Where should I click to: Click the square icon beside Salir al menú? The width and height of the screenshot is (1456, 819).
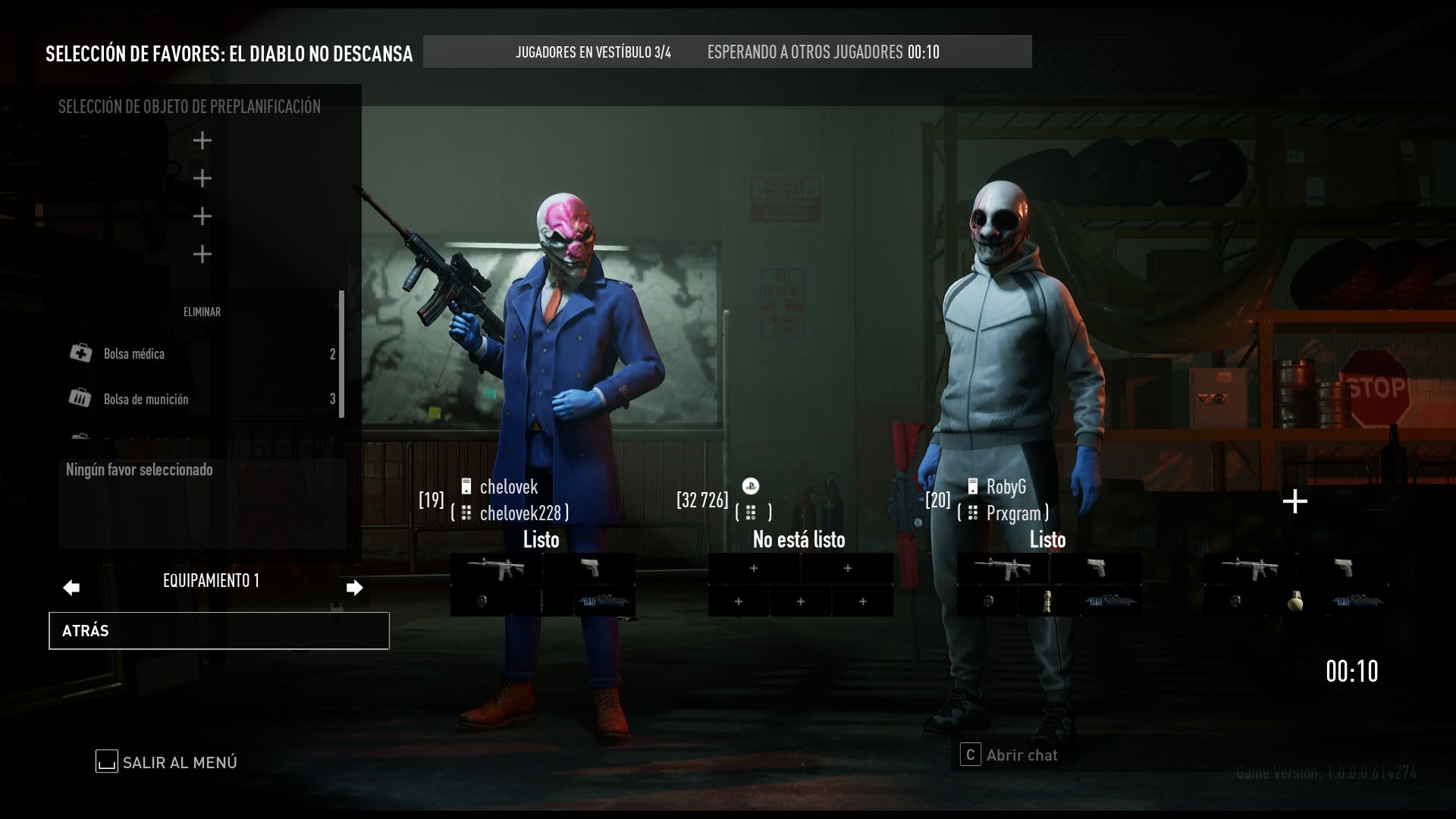[x=106, y=762]
